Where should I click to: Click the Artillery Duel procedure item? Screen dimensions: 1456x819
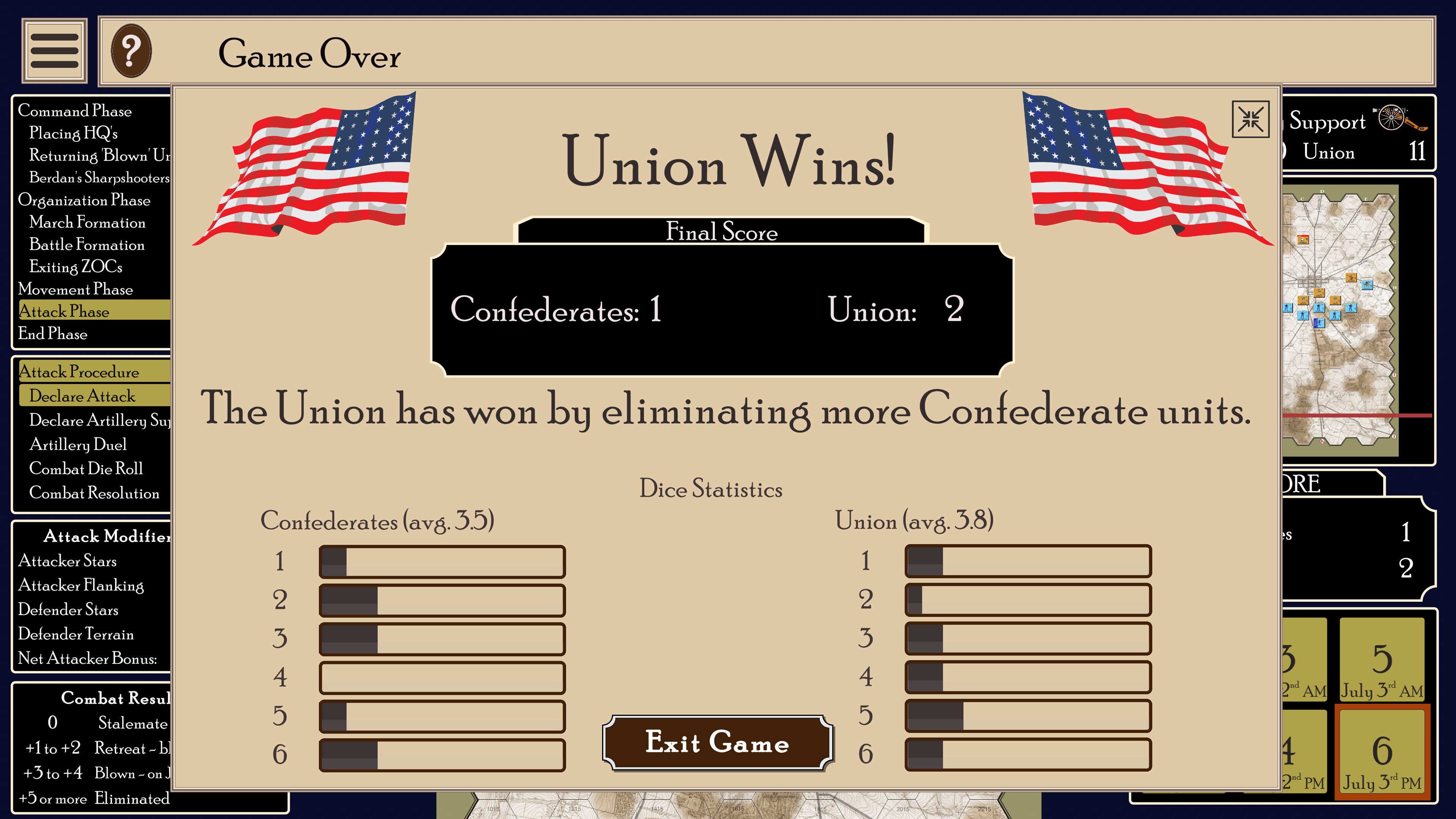click(x=78, y=445)
